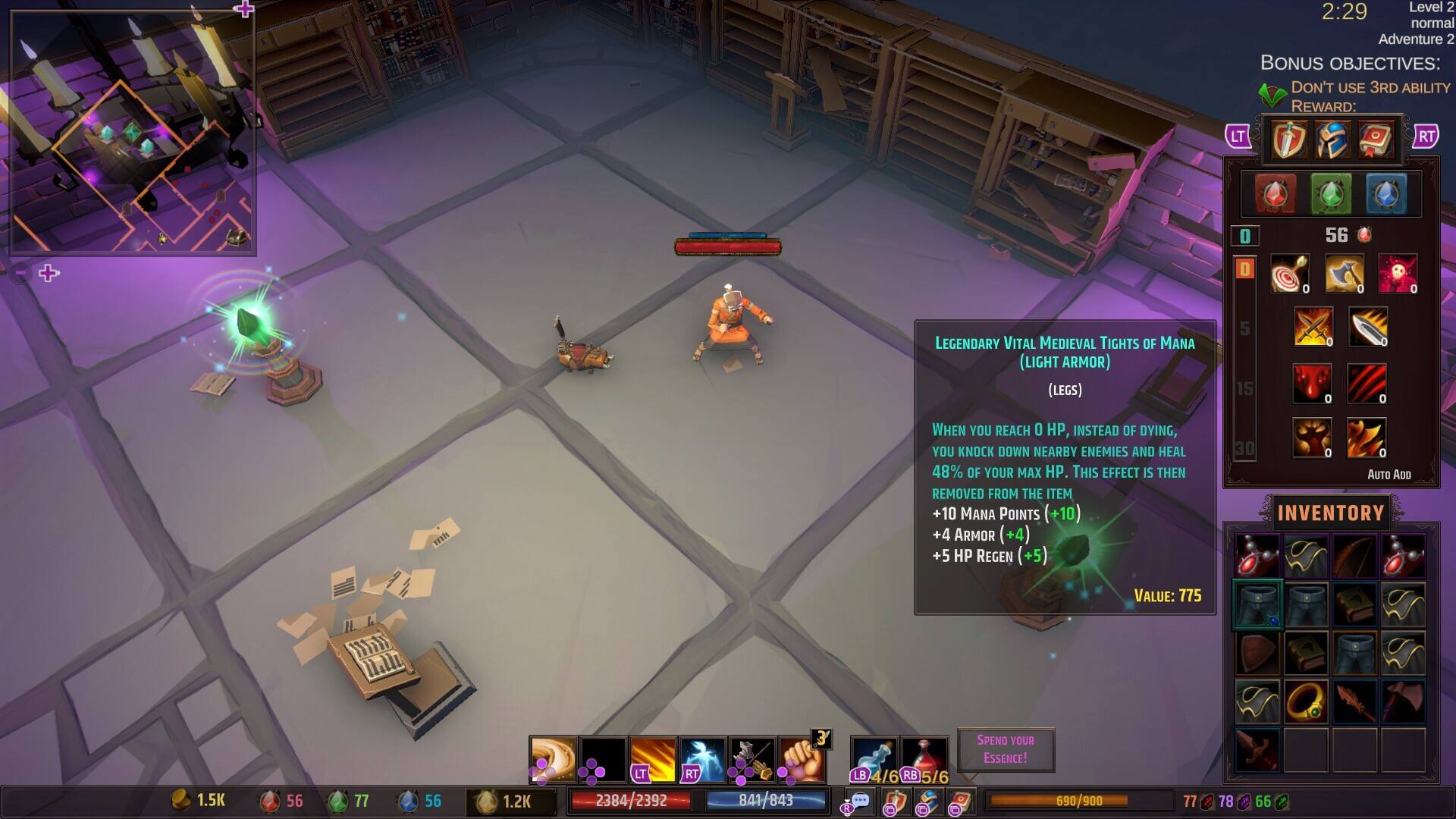Select the brown shield inventory item
Viewport: 1456px width, 819px height.
point(1257,653)
